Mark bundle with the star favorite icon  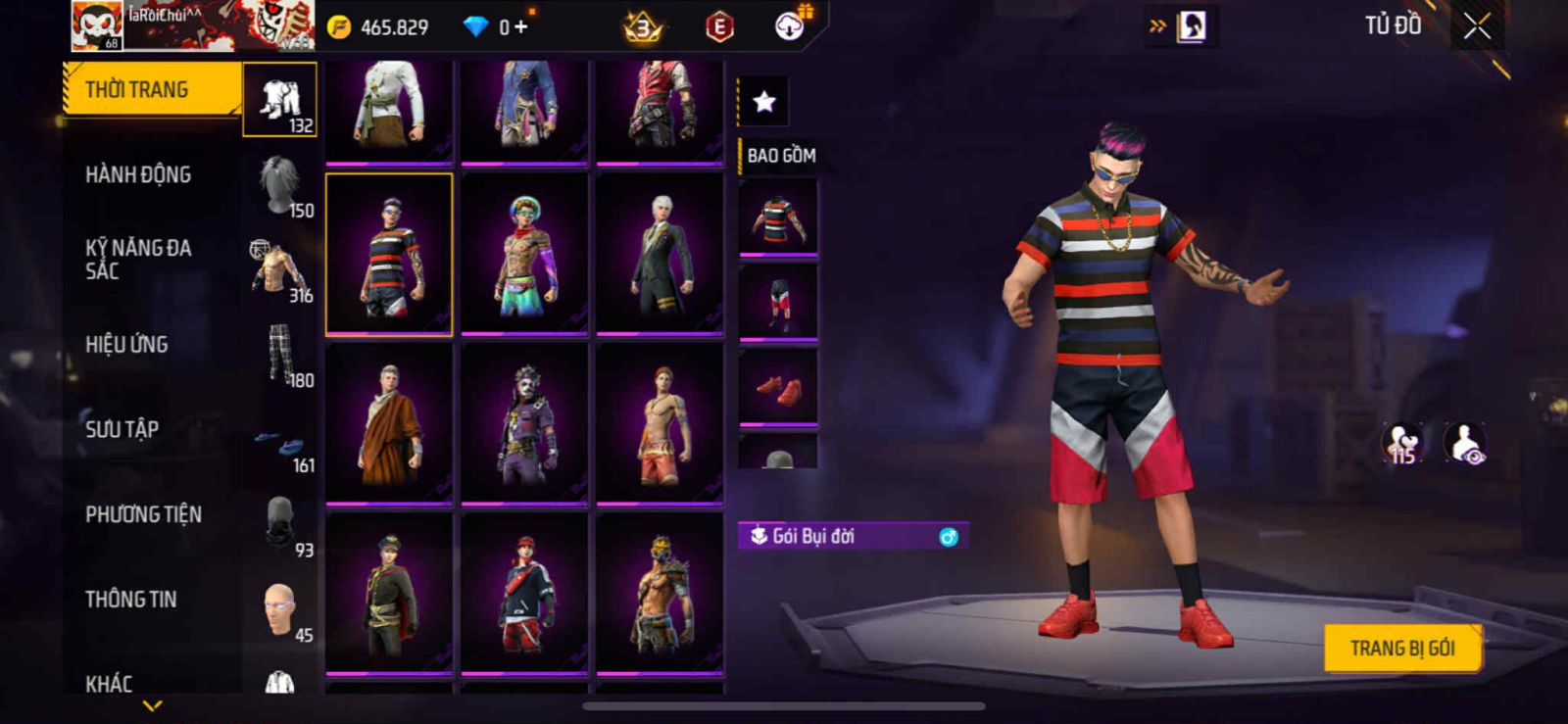click(x=763, y=101)
